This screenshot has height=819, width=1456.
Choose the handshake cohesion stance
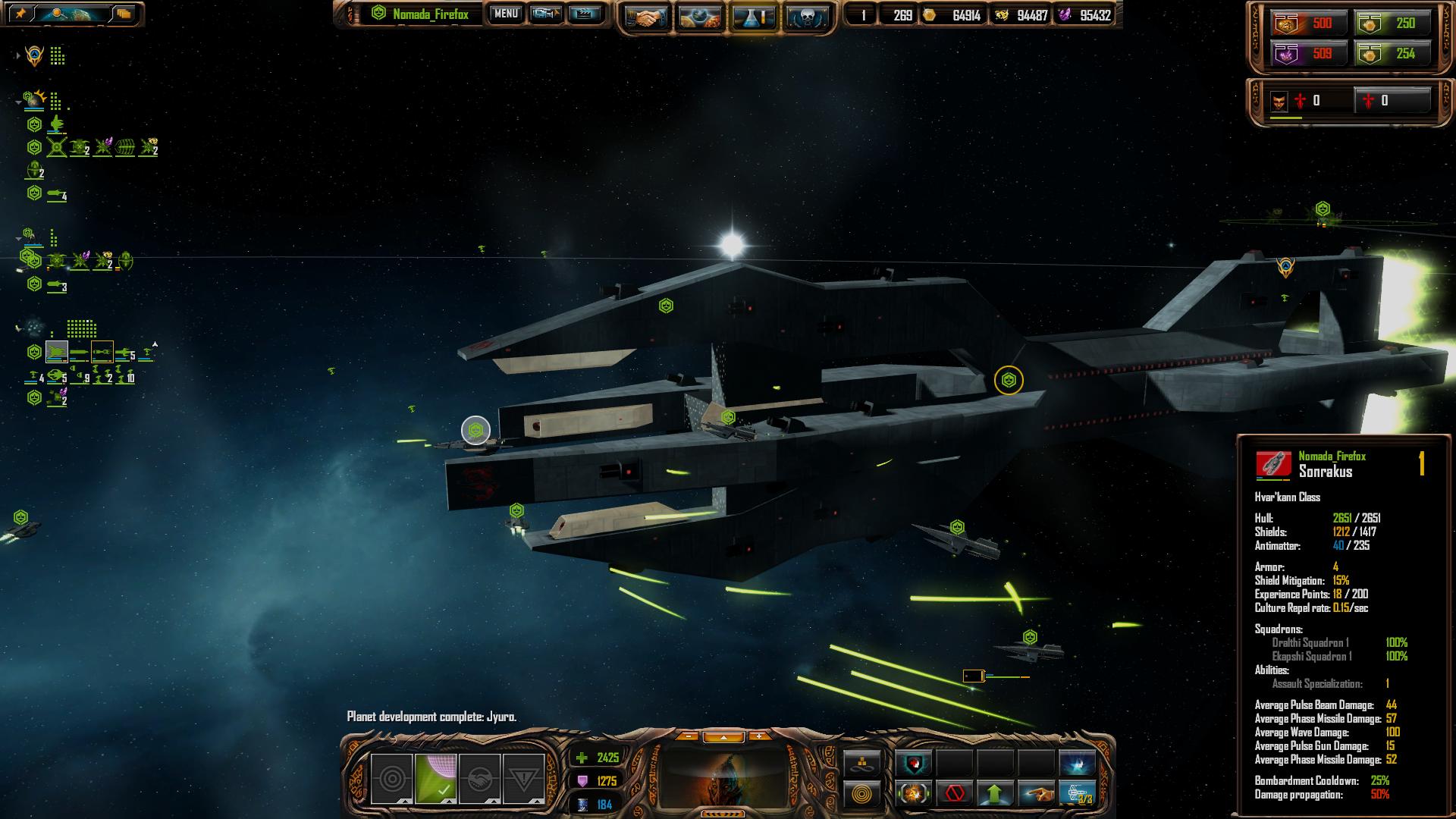pos(479,779)
